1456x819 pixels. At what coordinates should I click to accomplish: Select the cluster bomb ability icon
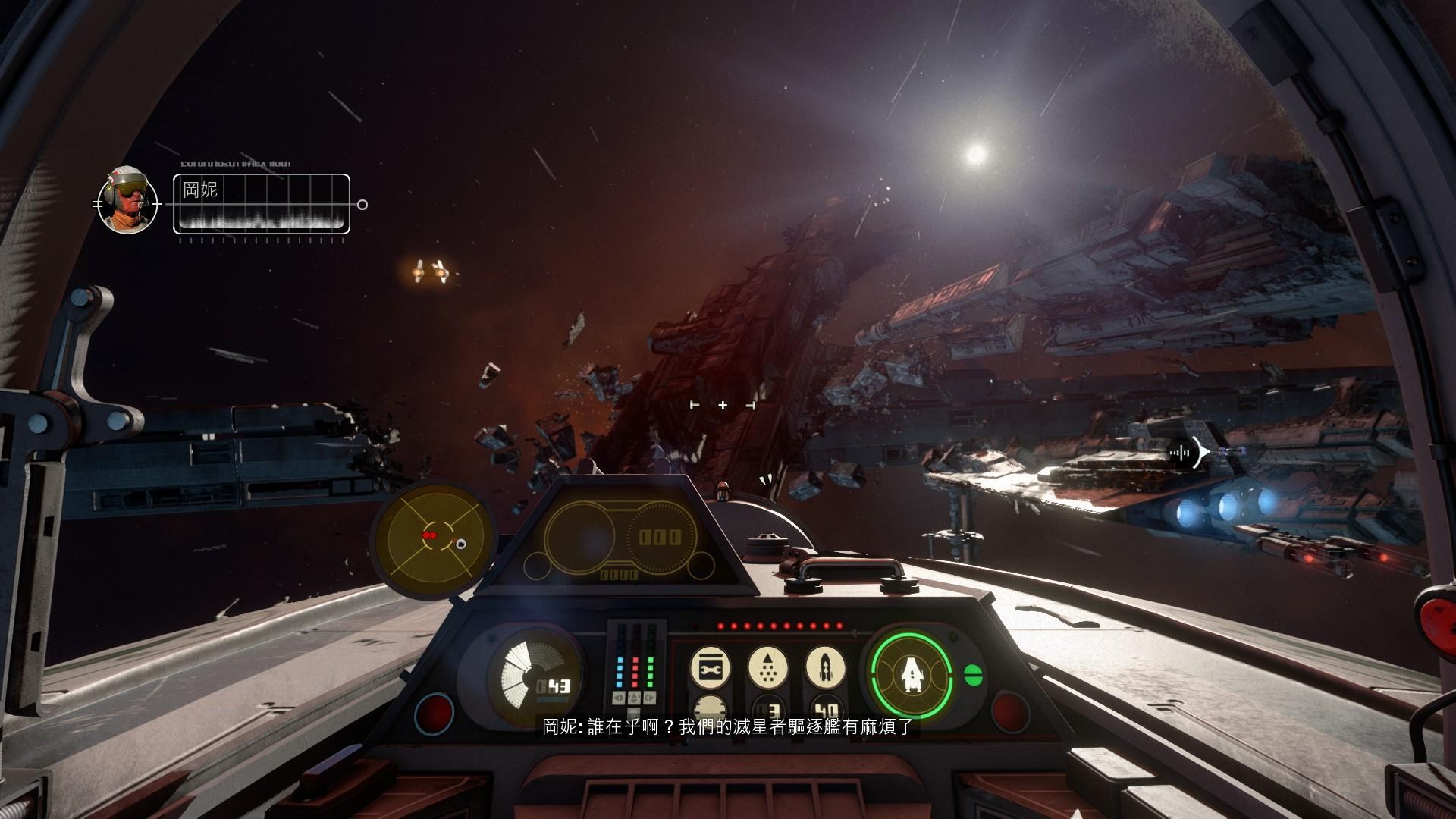coord(767,667)
